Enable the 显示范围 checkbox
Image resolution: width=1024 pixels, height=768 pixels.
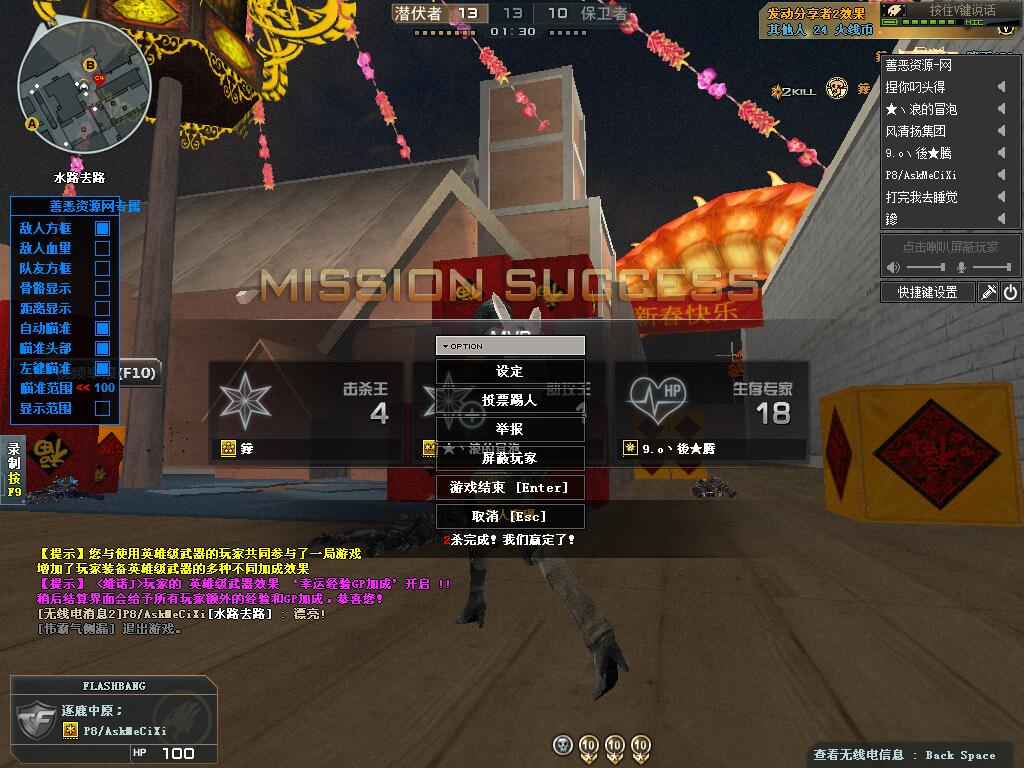[102, 408]
